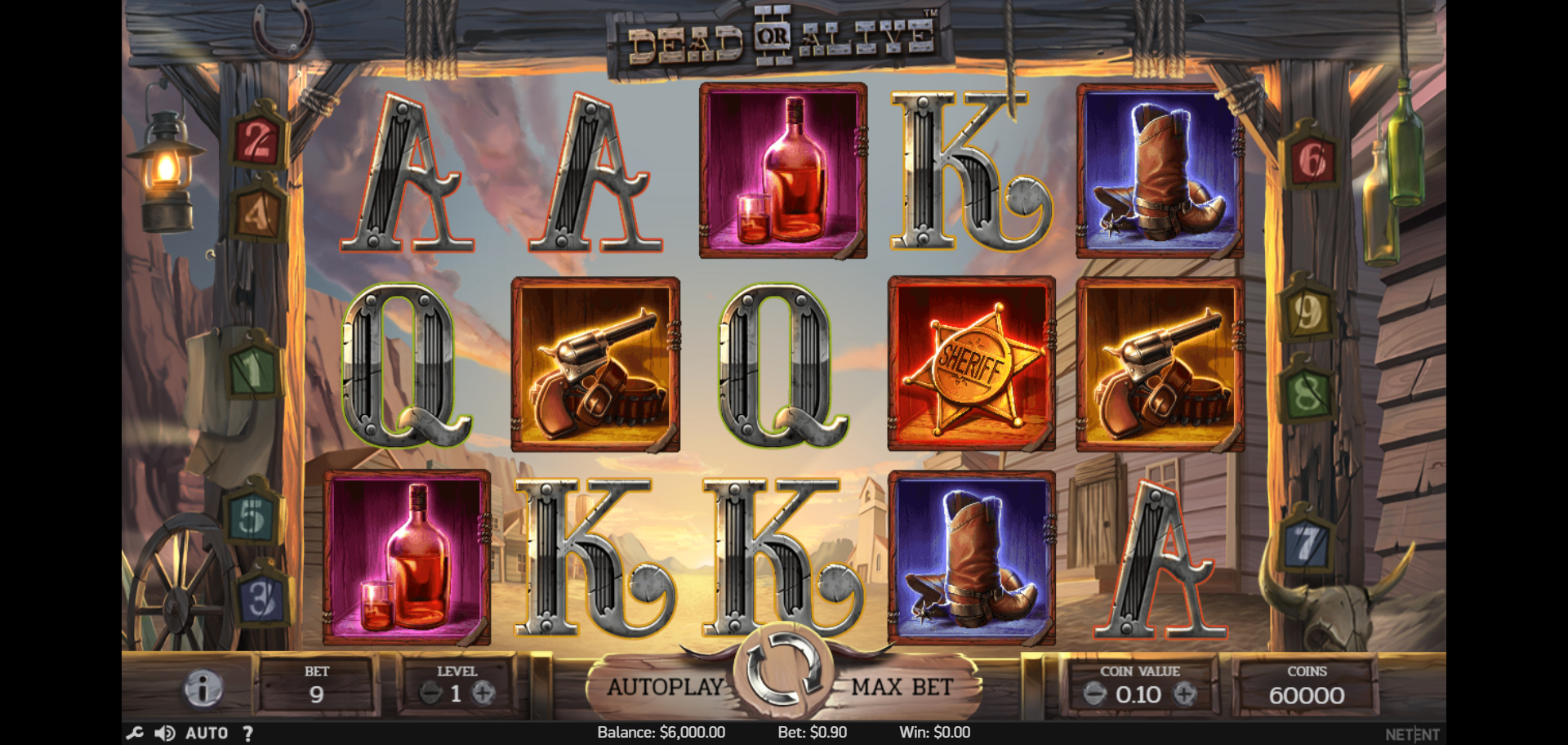Decrease the bet level
This screenshot has width=1568, height=745.
[430, 694]
